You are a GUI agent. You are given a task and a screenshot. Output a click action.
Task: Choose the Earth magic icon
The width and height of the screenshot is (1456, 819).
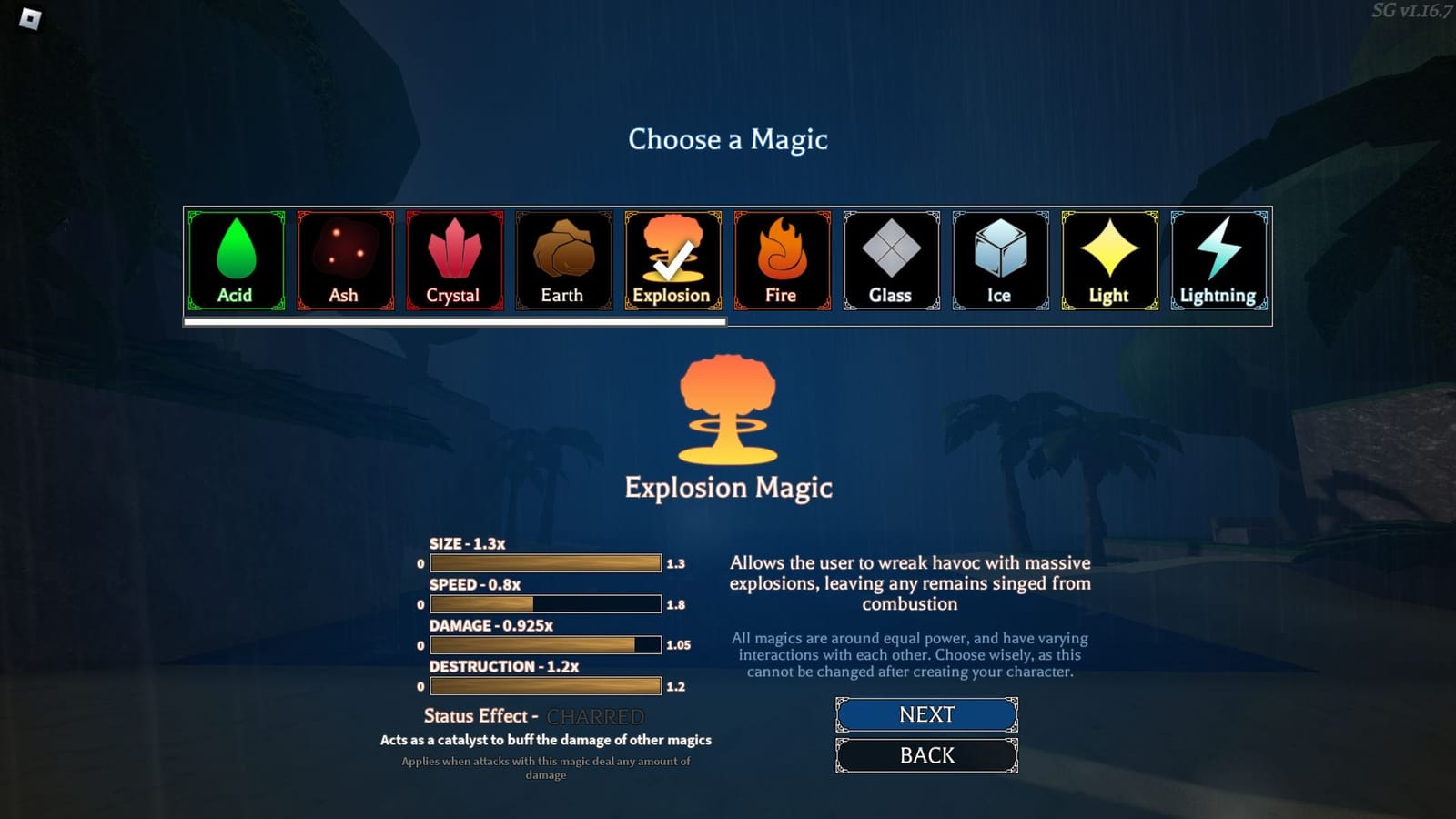(x=562, y=259)
